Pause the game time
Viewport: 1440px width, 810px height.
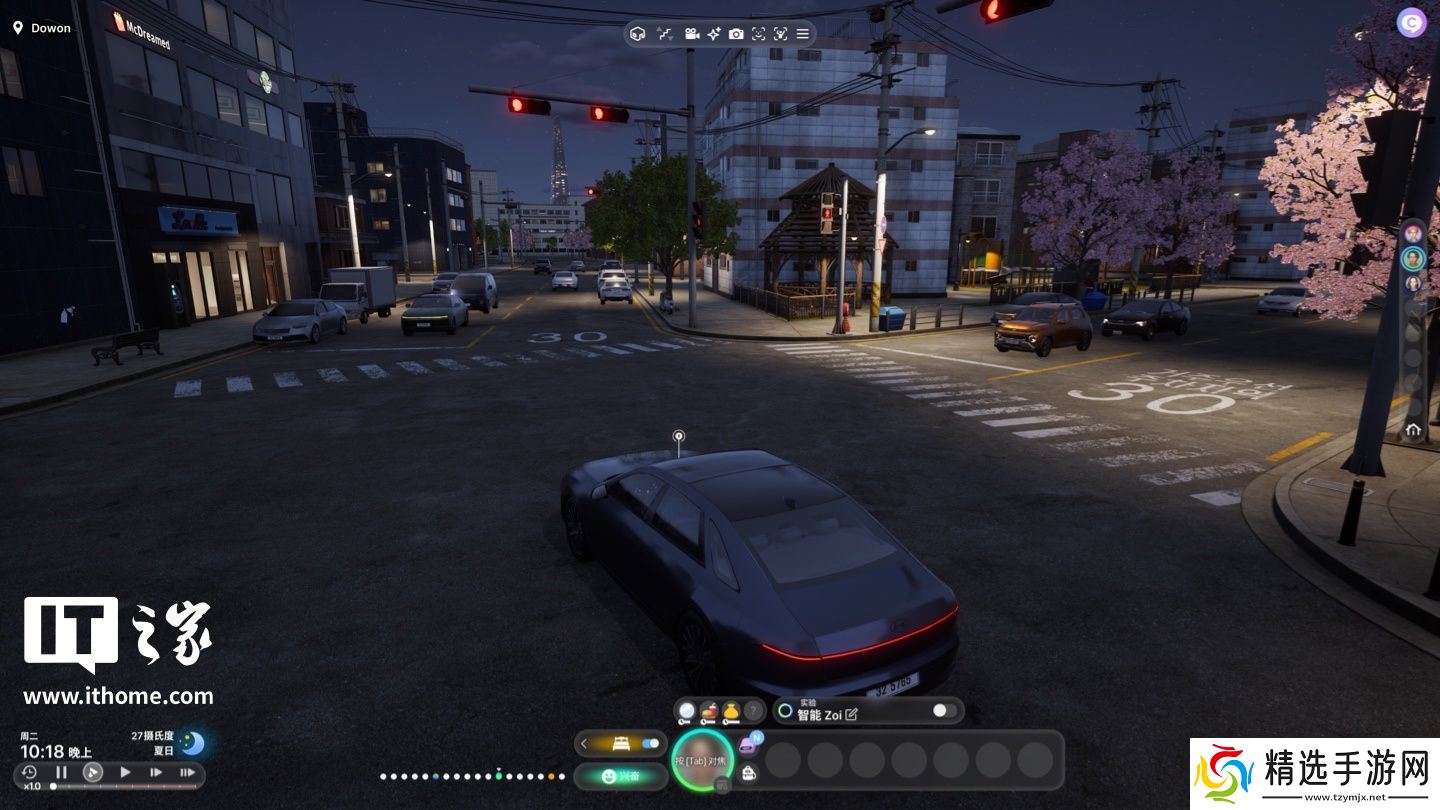pyautogui.click(x=61, y=772)
